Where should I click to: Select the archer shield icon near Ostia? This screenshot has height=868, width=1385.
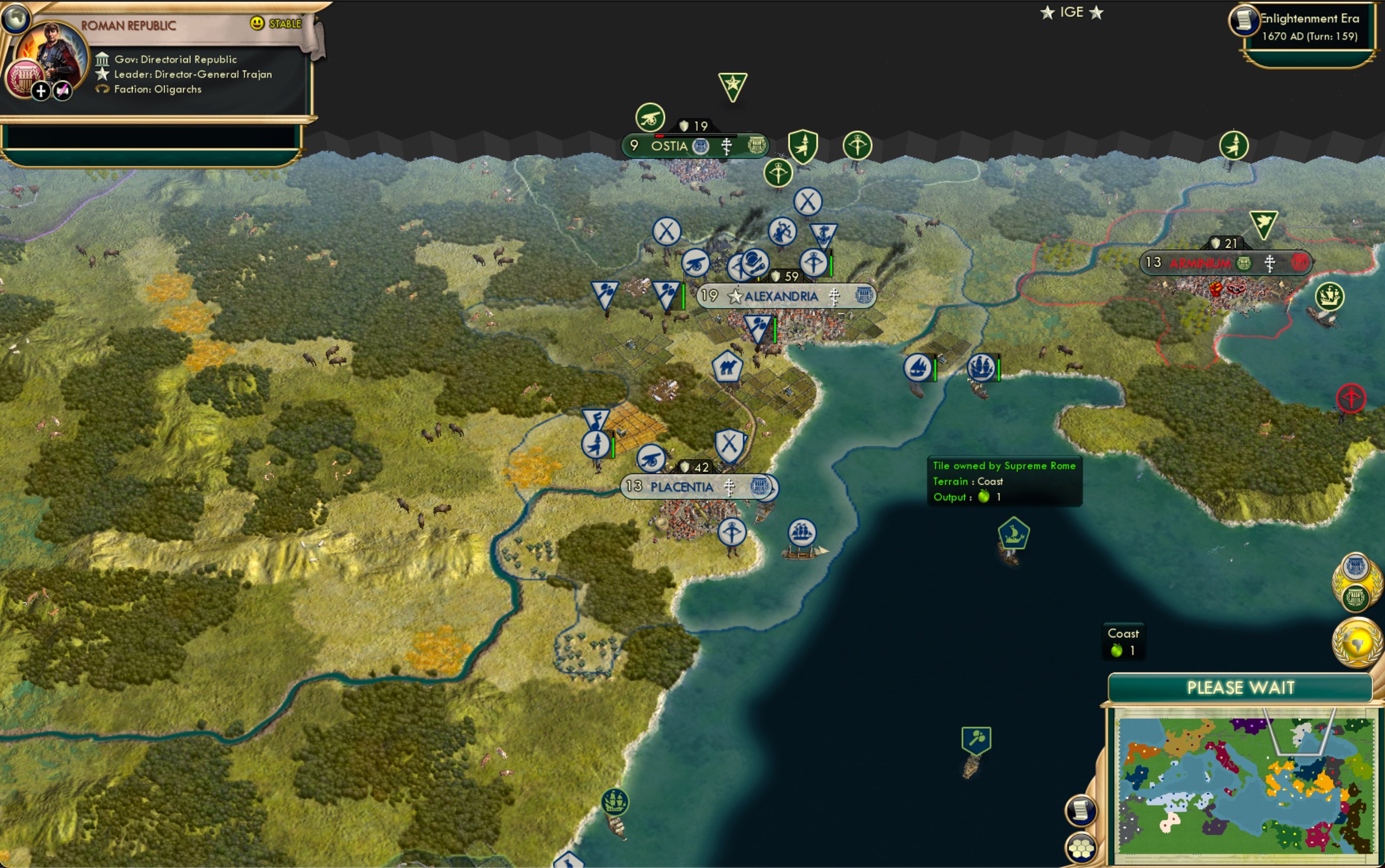click(x=804, y=144)
